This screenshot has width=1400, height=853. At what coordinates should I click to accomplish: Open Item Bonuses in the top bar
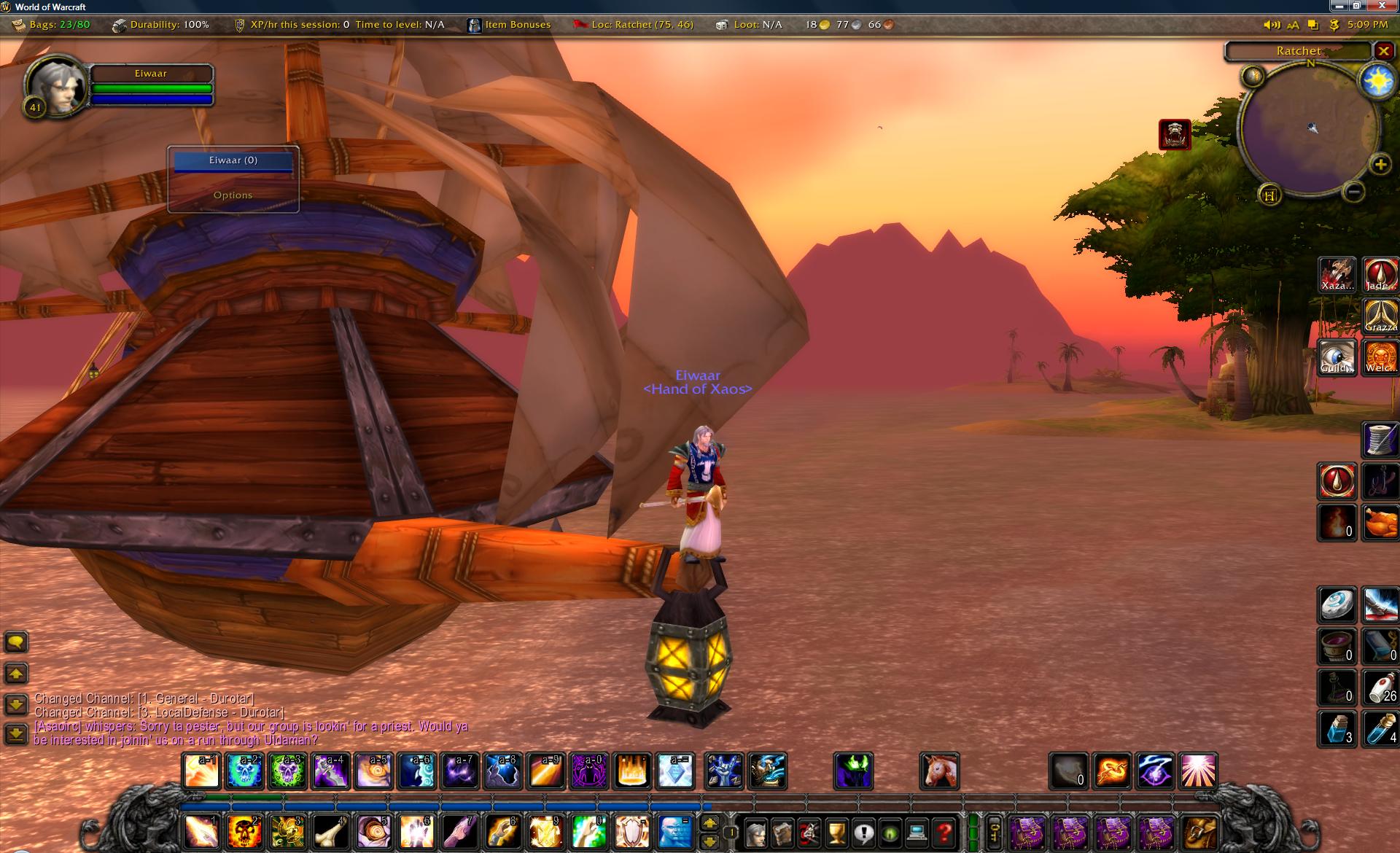(x=509, y=25)
